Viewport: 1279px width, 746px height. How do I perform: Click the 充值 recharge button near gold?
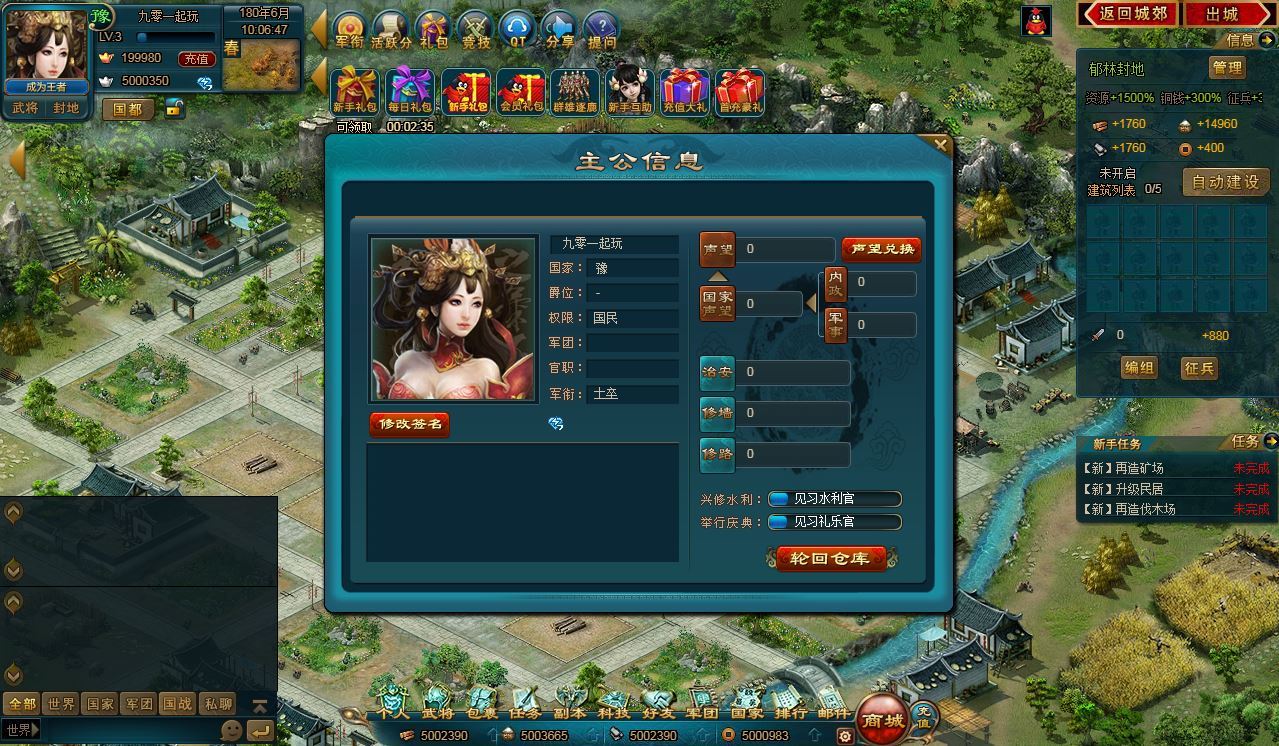pyautogui.click(x=195, y=59)
